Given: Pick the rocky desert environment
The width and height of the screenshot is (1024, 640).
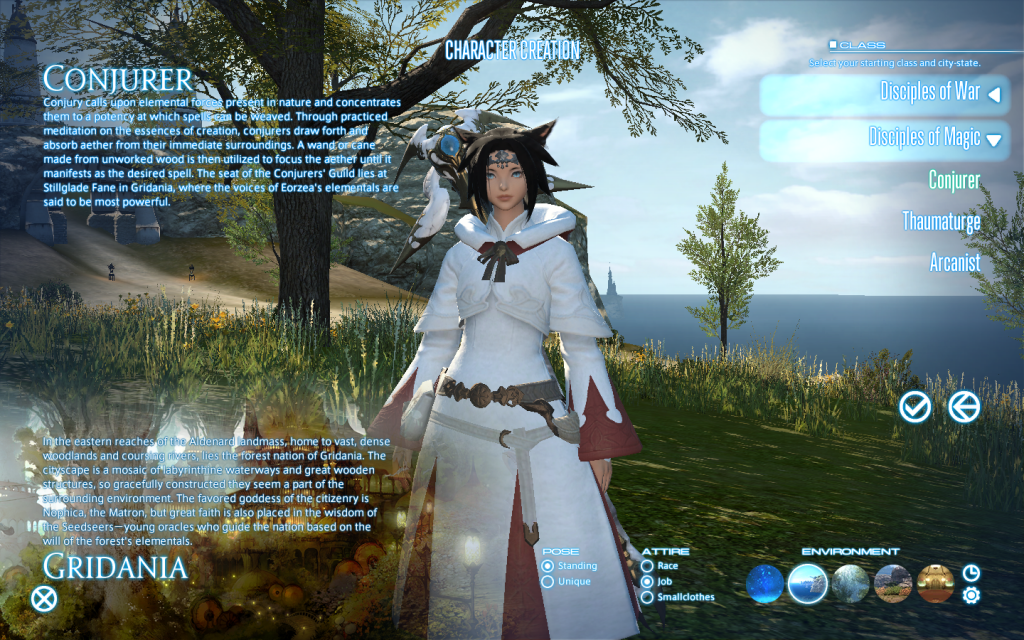Looking at the screenshot, I should point(893,583).
